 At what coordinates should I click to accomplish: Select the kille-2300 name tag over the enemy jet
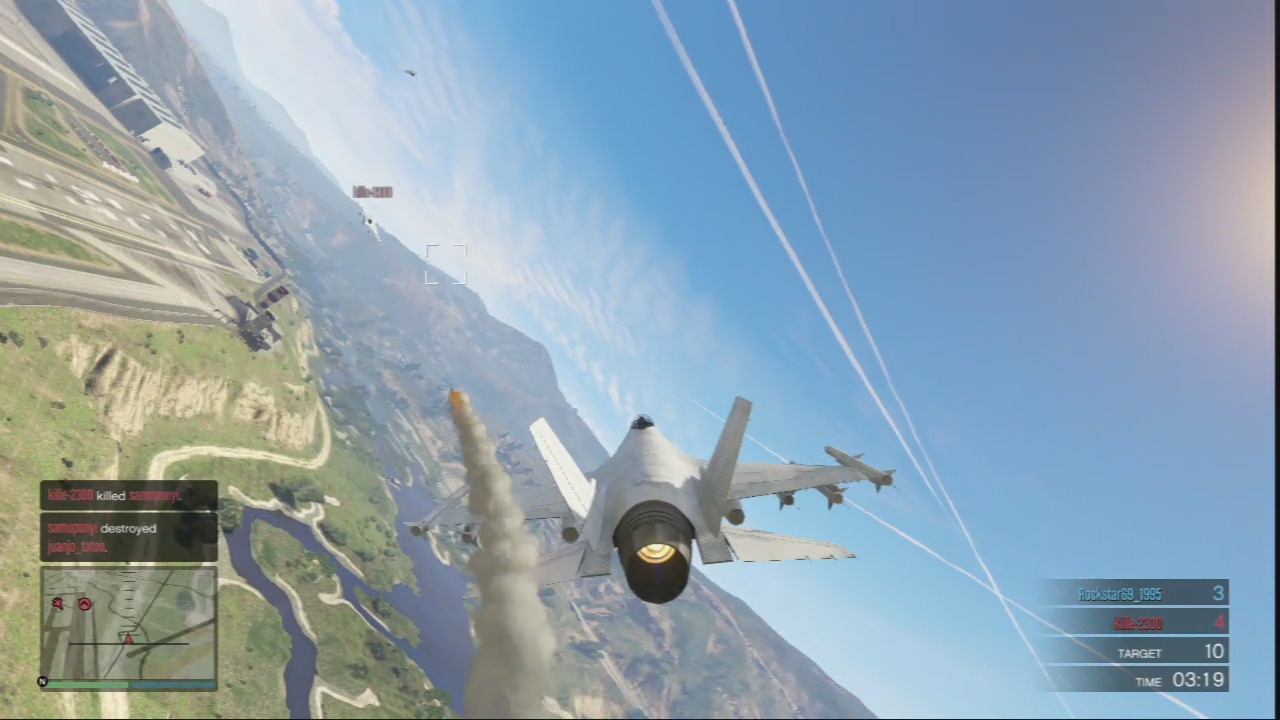[372, 192]
